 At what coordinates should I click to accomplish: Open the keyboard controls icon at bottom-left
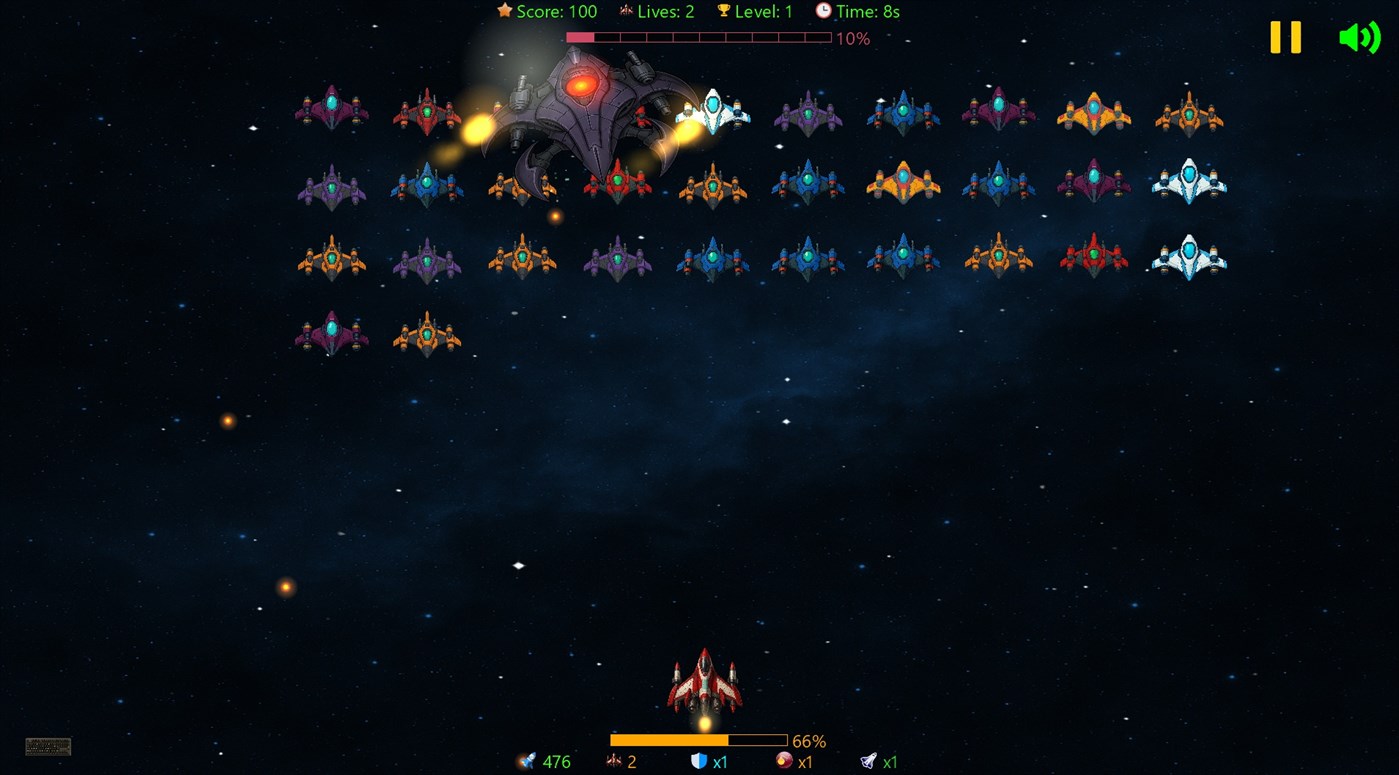49,745
